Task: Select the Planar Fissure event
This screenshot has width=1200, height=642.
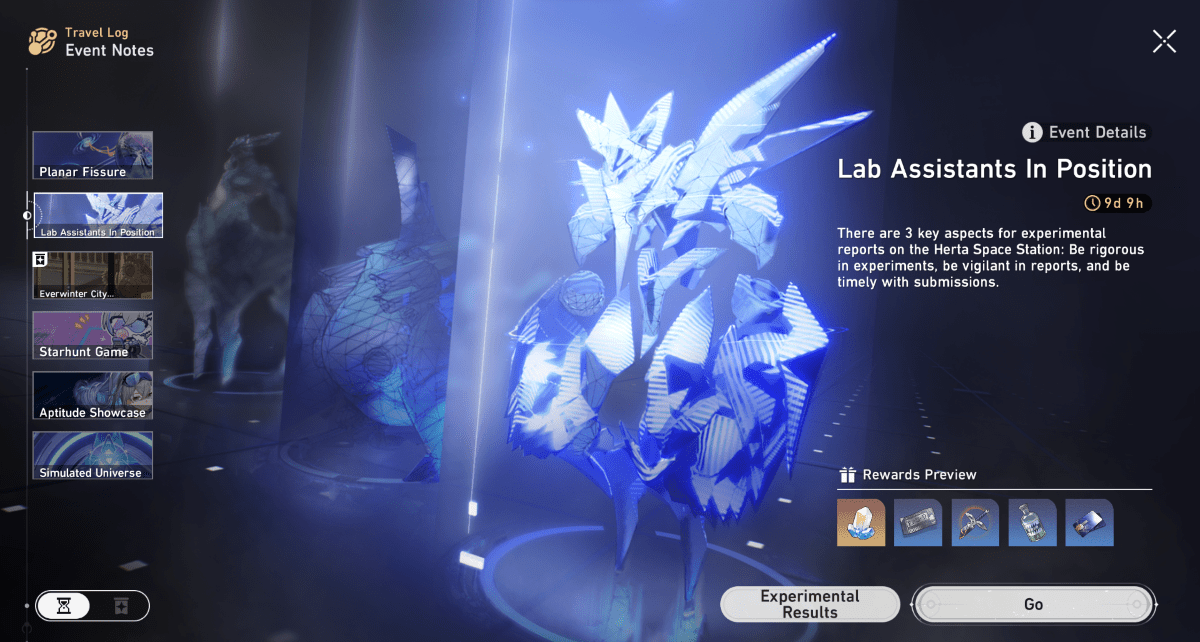Action: (x=93, y=156)
